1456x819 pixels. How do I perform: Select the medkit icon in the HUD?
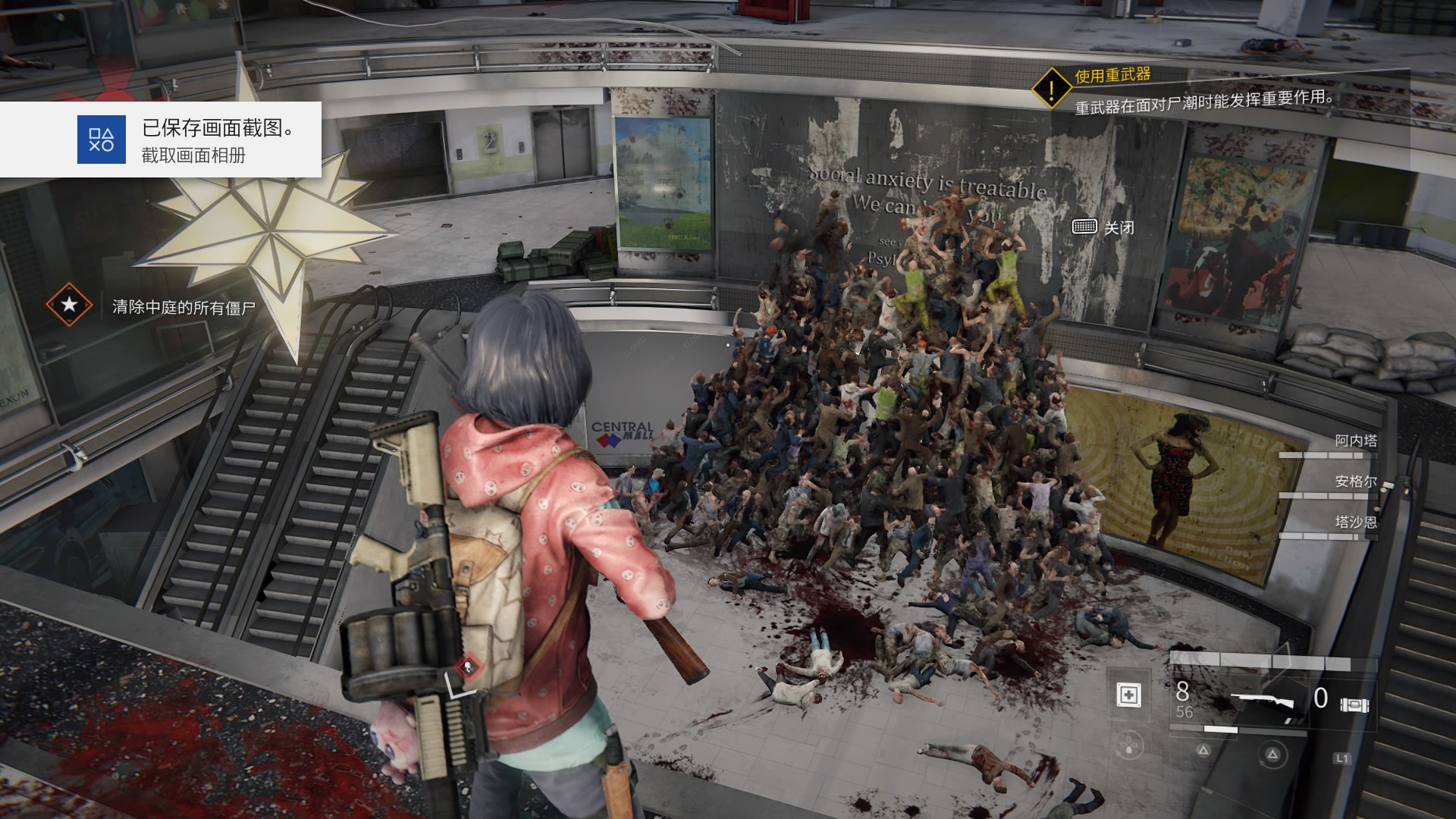pyautogui.click(x=1129, y=695)
